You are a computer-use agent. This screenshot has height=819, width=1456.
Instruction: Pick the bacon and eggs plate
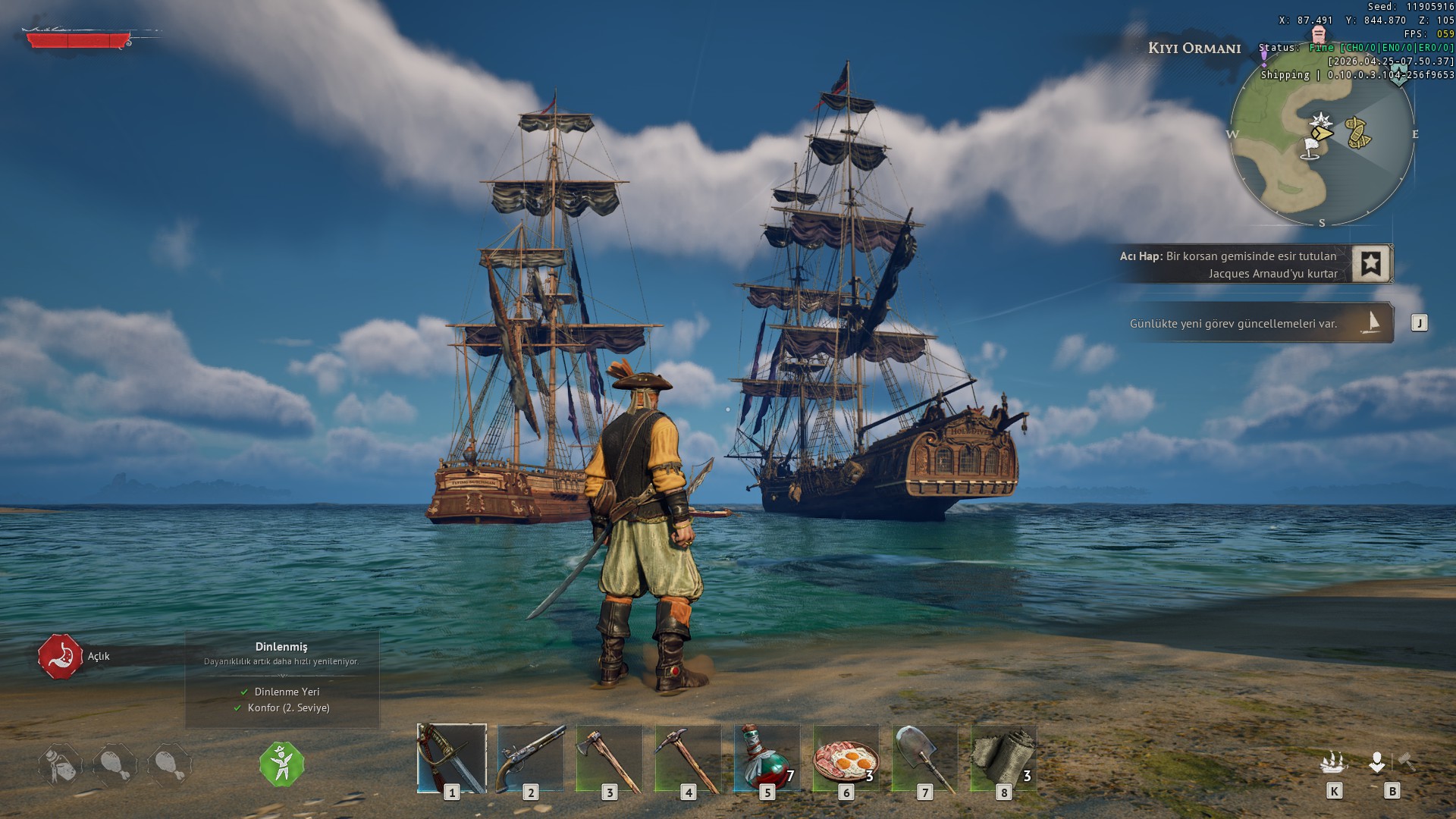(846, 758)
